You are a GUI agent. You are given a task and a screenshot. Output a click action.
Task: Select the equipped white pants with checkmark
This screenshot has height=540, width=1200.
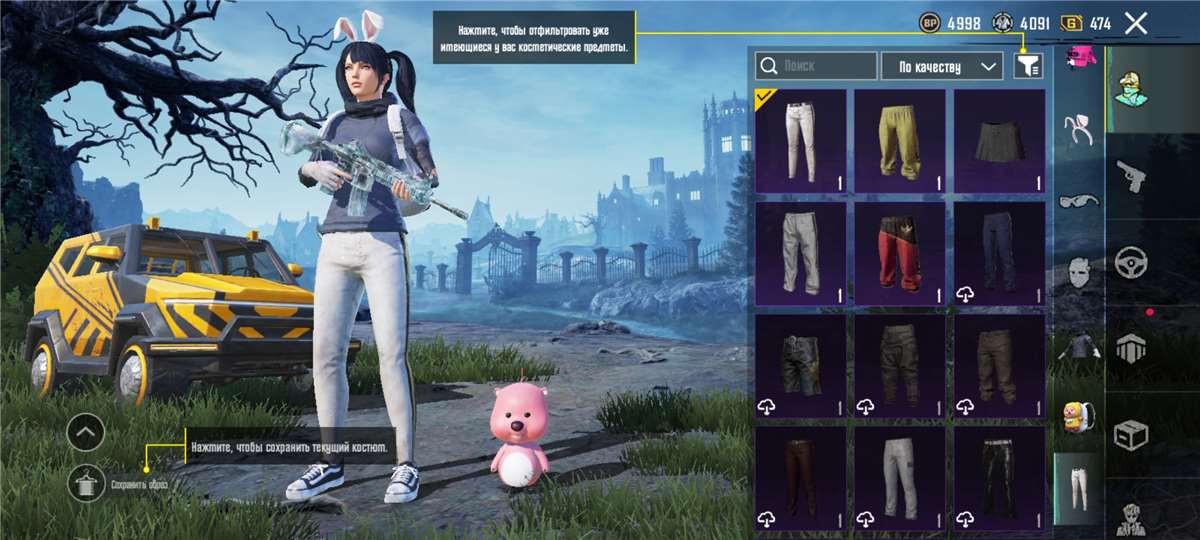pyautogui.click(x=800, y=141)
